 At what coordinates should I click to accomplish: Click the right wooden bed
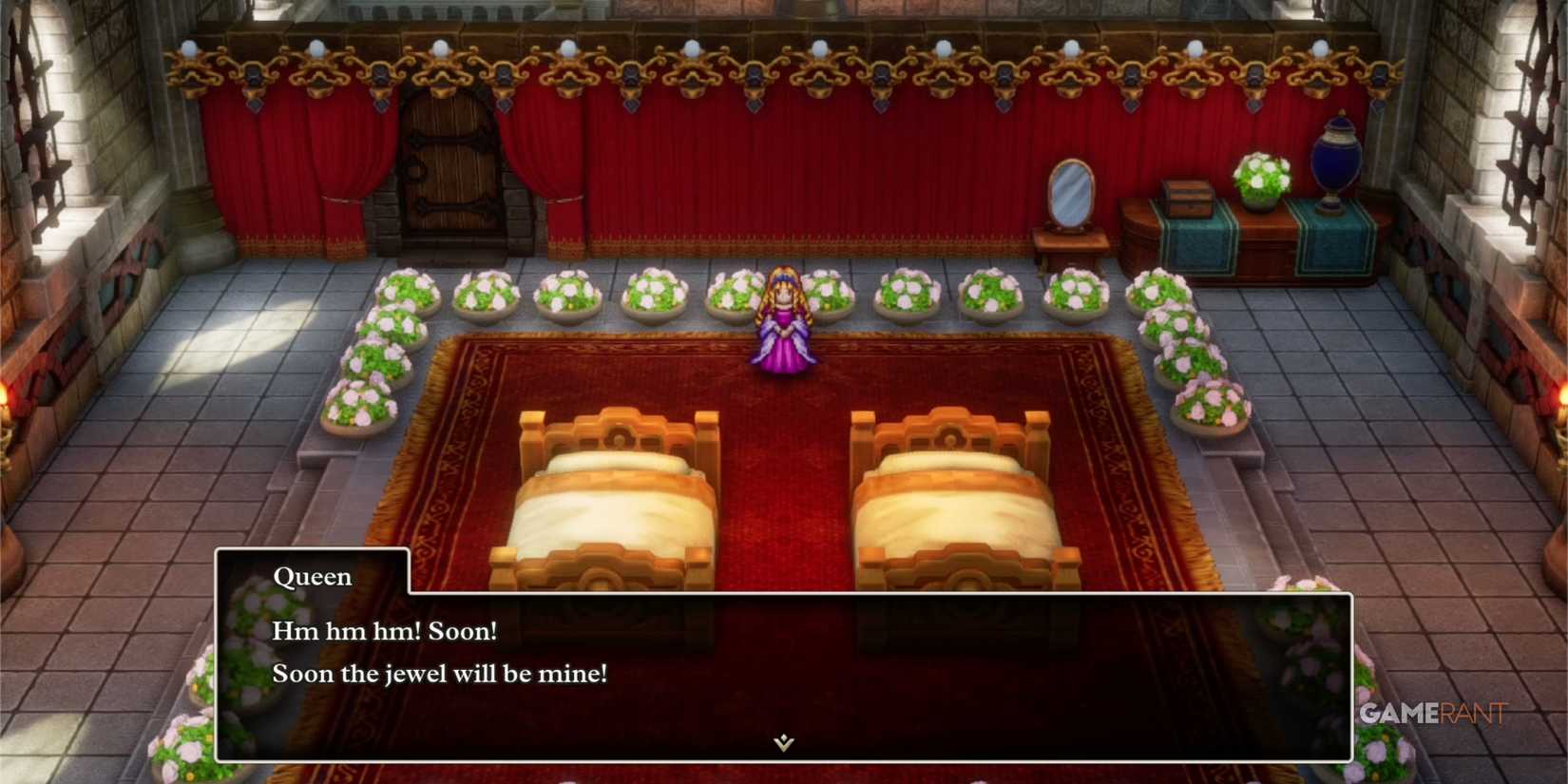[960, 494]
